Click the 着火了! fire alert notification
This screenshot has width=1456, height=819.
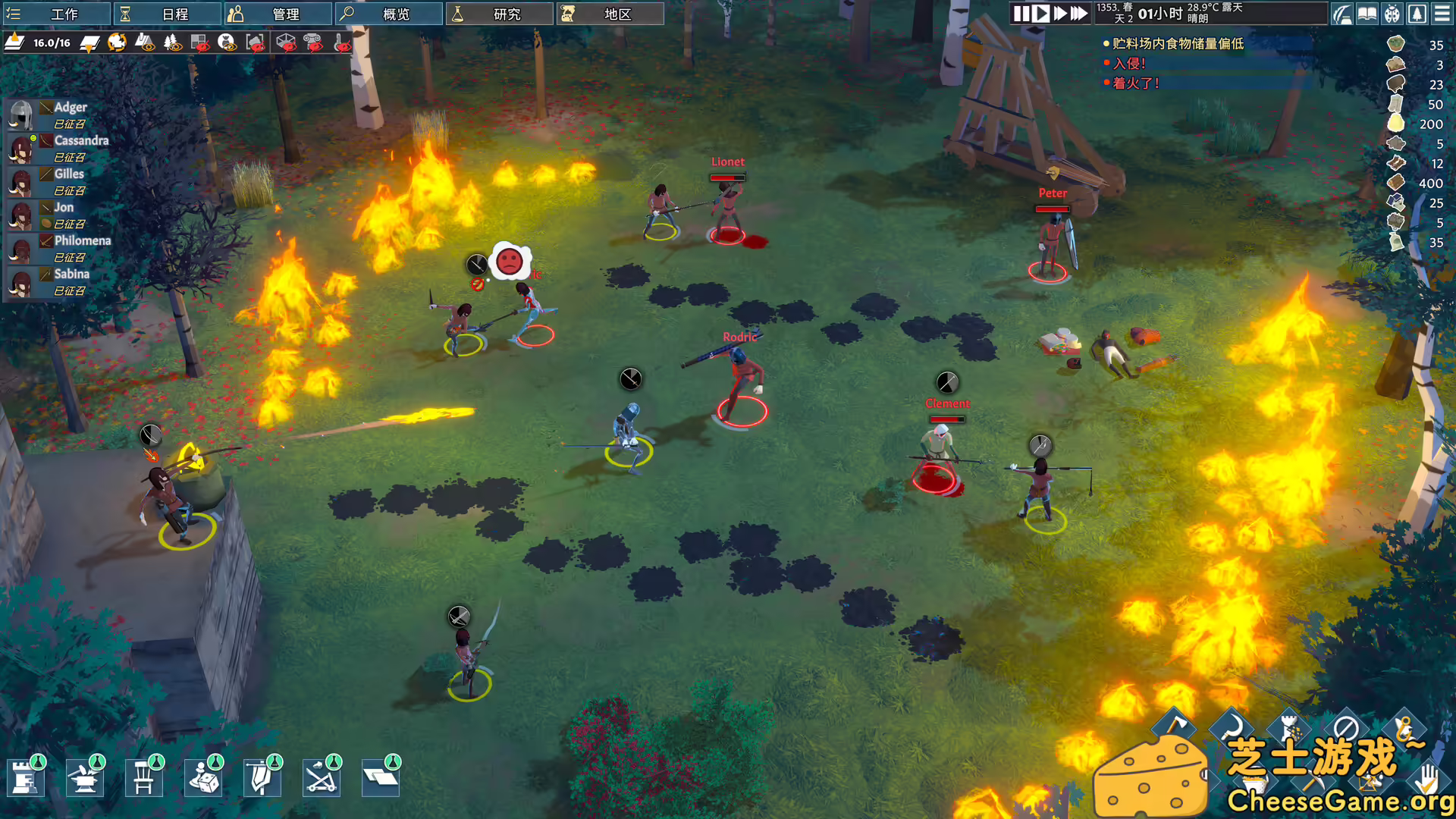tap(1134, 83)
